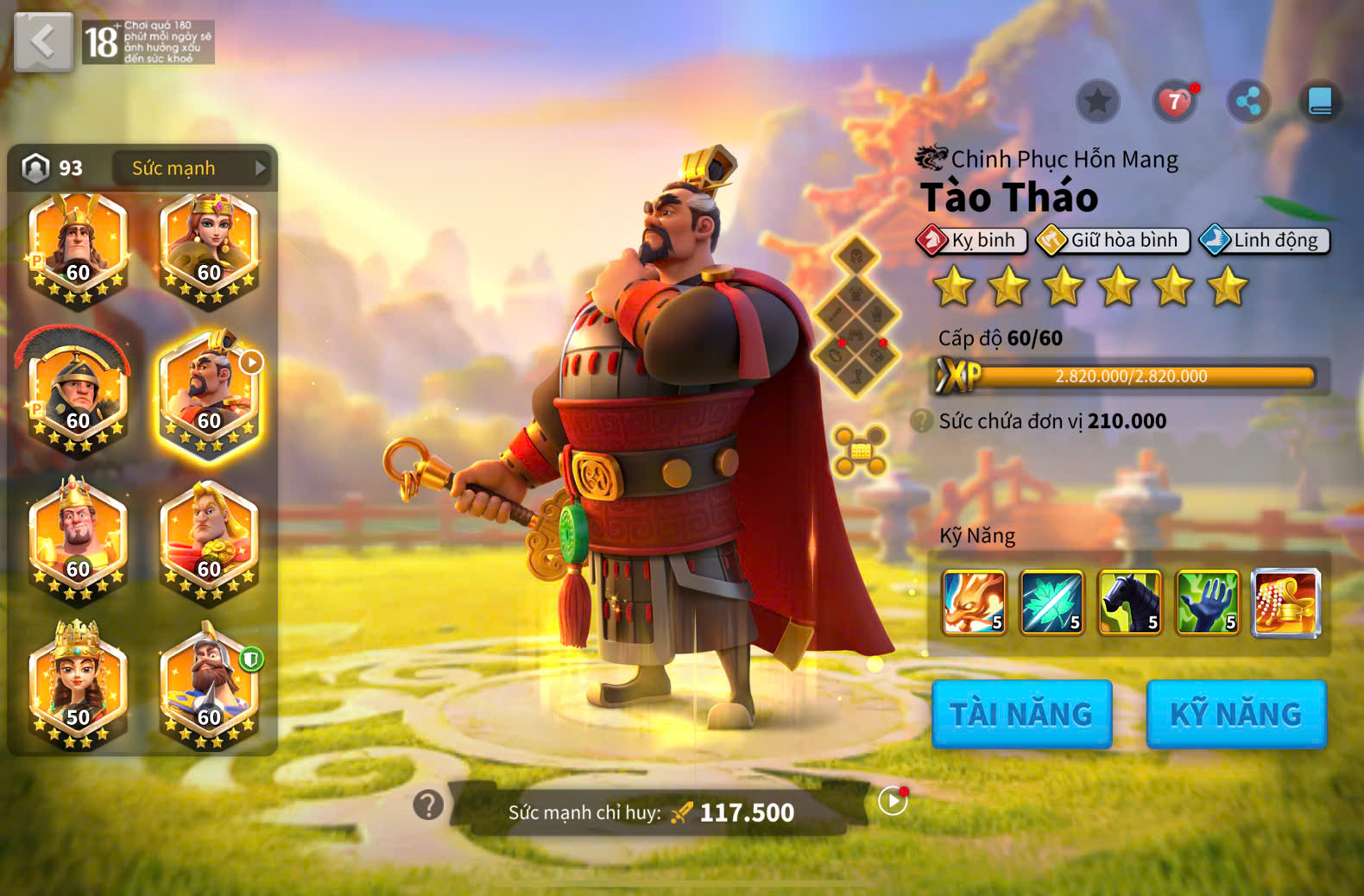Favorite commander with the star button

1097,102
